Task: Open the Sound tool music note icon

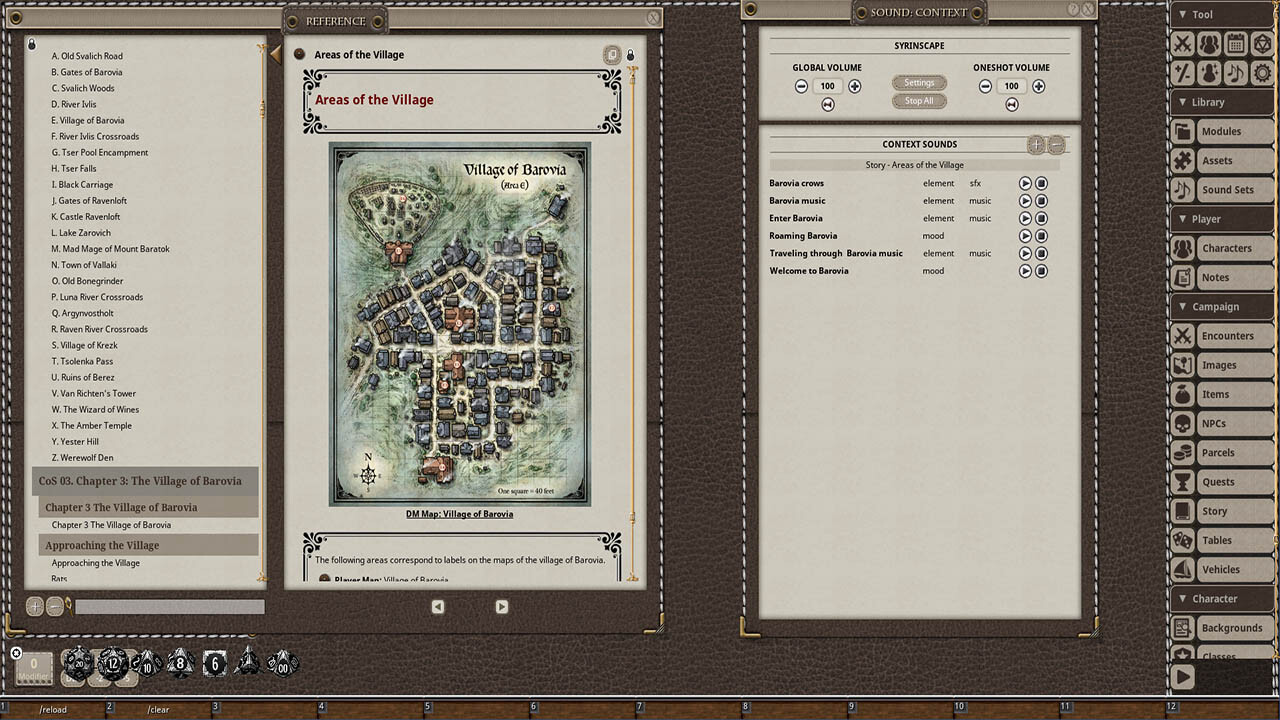Action: pos(1236,72)
